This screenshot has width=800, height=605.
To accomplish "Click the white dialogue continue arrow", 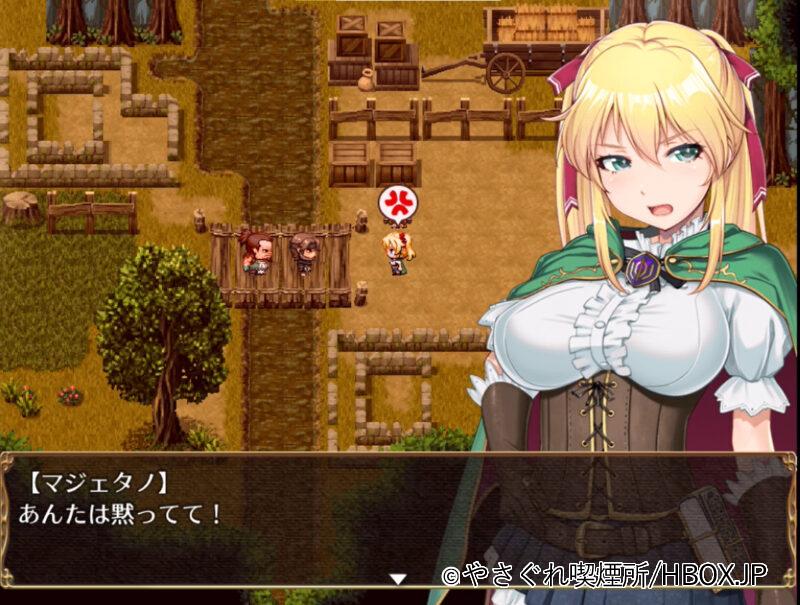I will (x=398, y=578).
